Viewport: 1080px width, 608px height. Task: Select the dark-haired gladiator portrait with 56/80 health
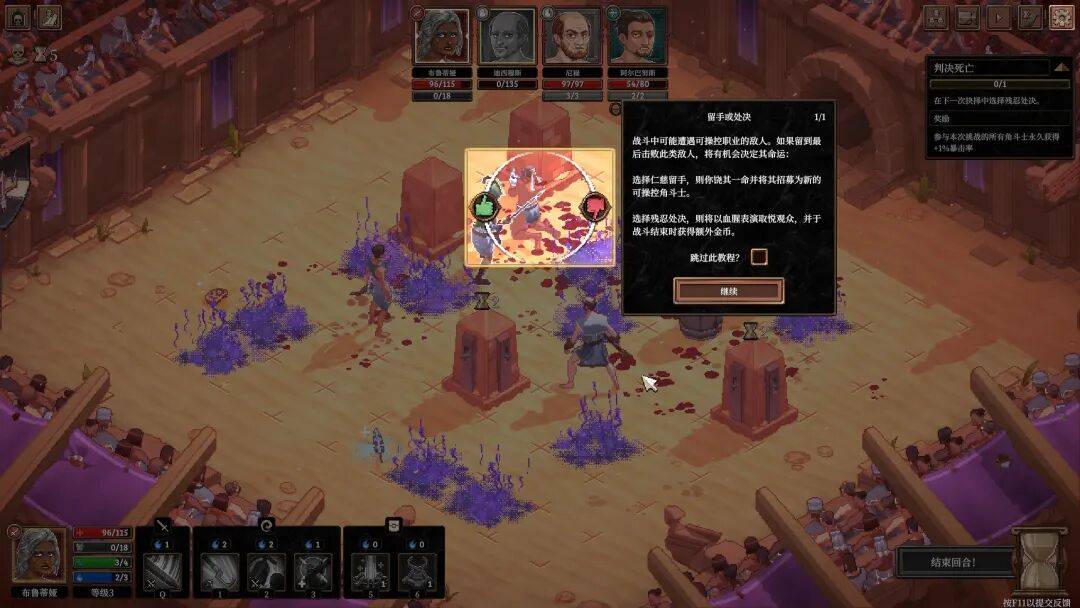tap(637, 37)
